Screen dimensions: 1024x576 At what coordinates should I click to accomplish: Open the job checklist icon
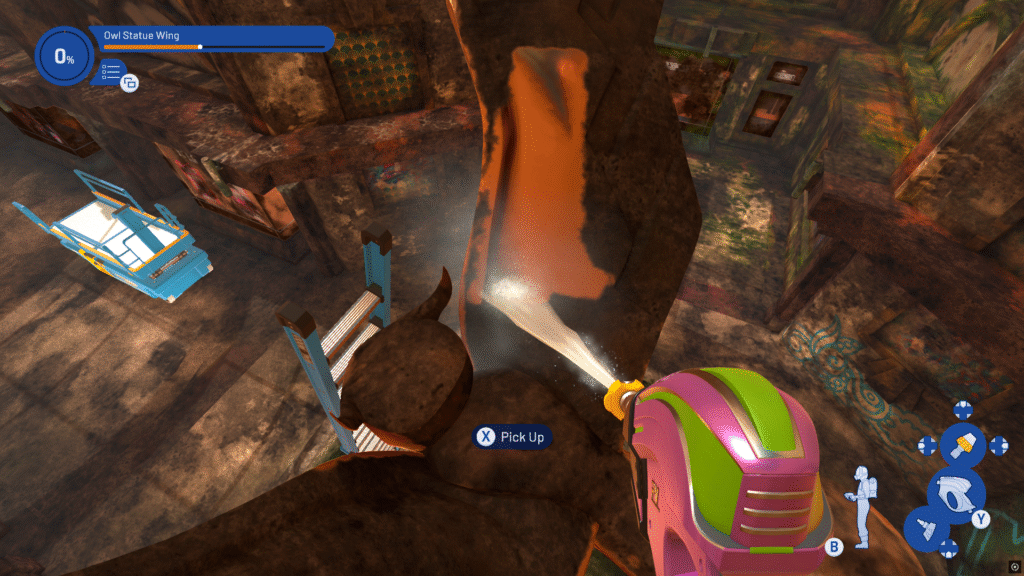coord(111,71)
